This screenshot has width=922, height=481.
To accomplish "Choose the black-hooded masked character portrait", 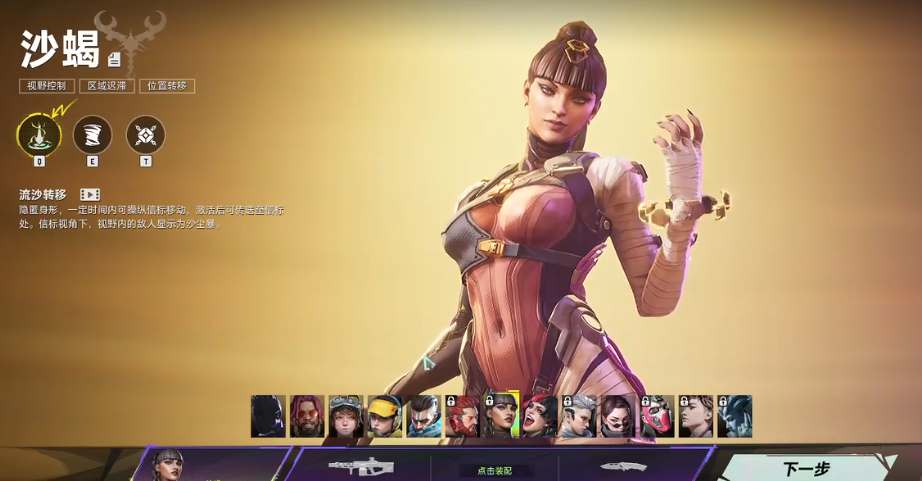I will point(268,416).
